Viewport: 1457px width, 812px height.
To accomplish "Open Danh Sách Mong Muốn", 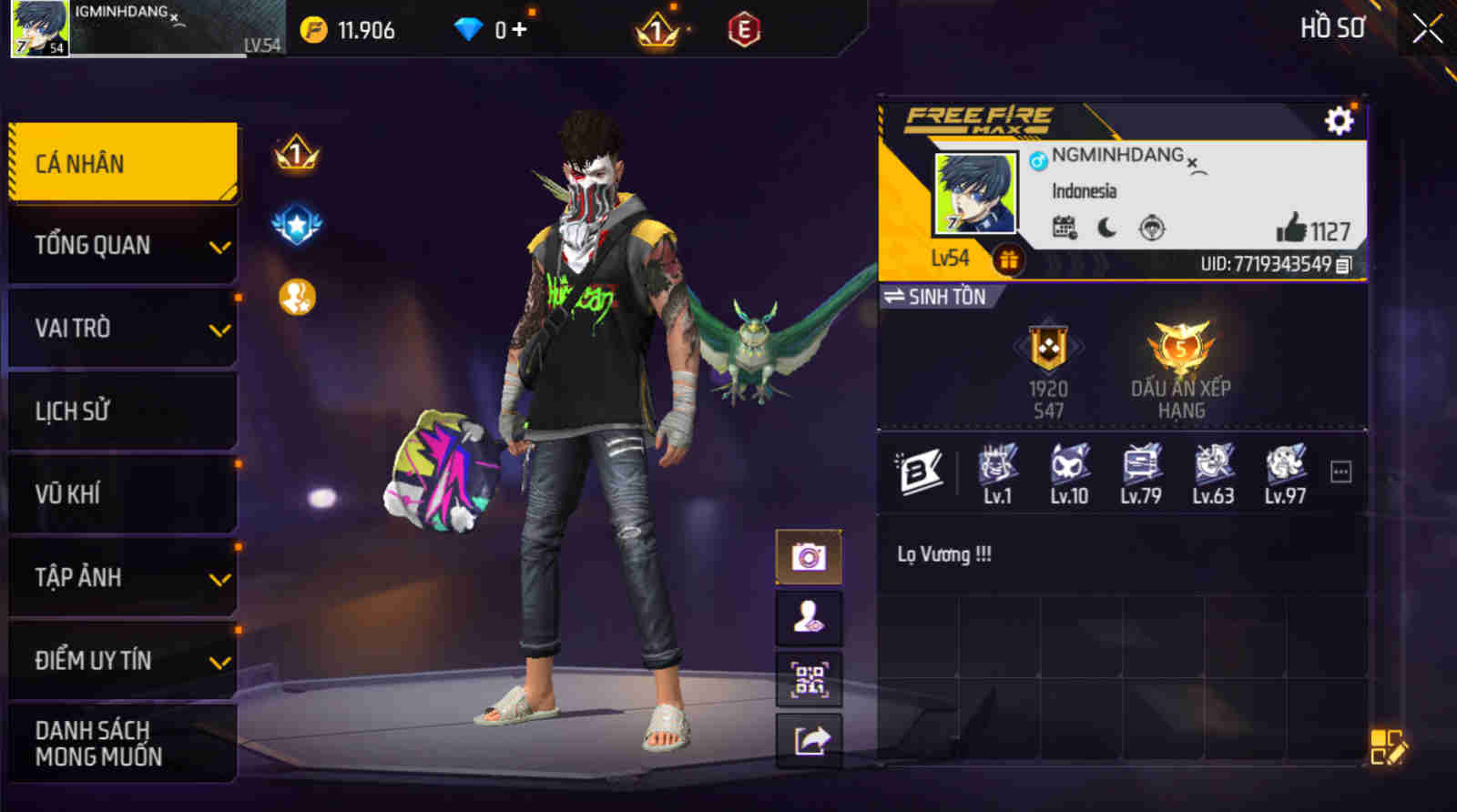I will [x=123, y=742].
